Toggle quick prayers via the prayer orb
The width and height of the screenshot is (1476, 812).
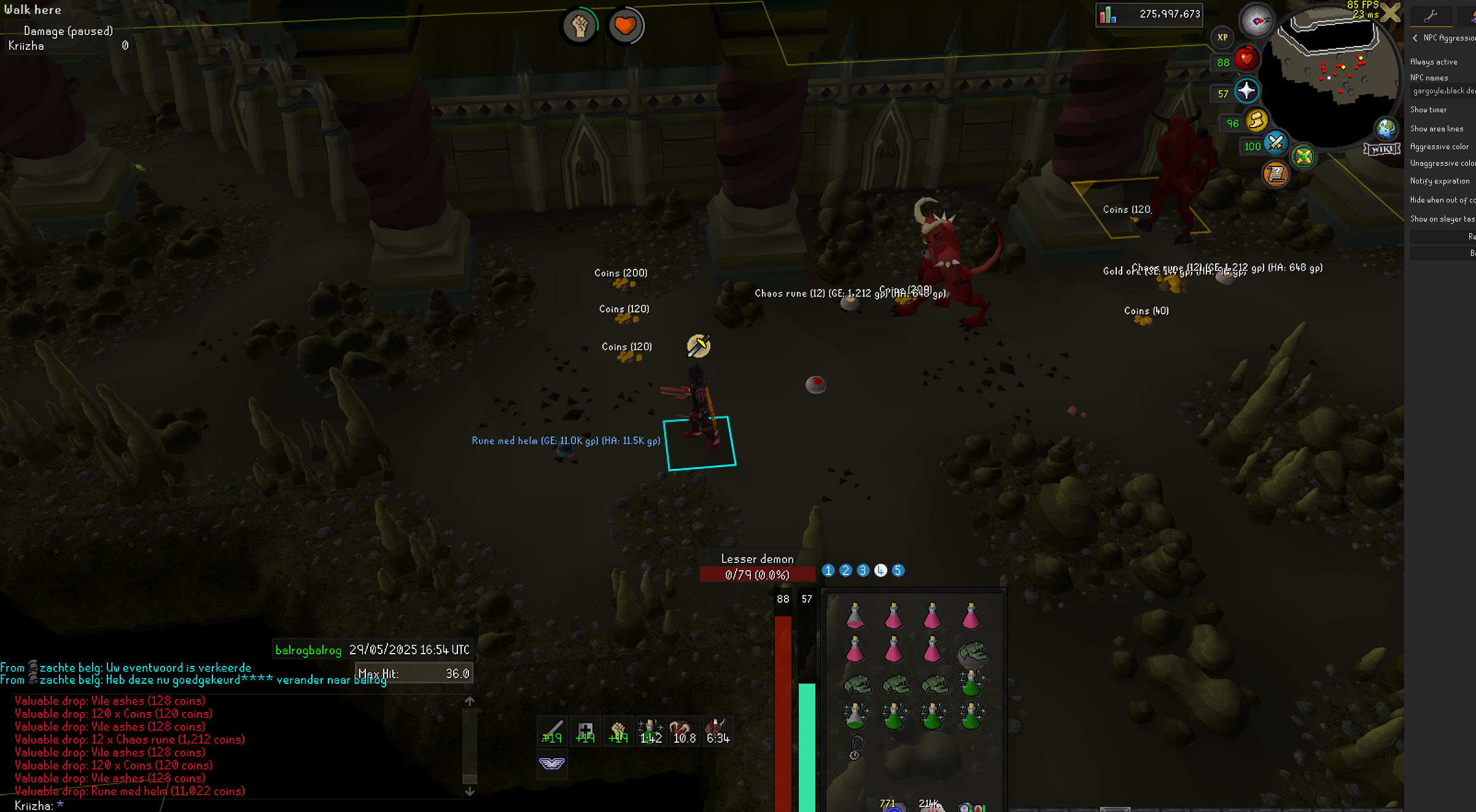tap(1246, 91)
